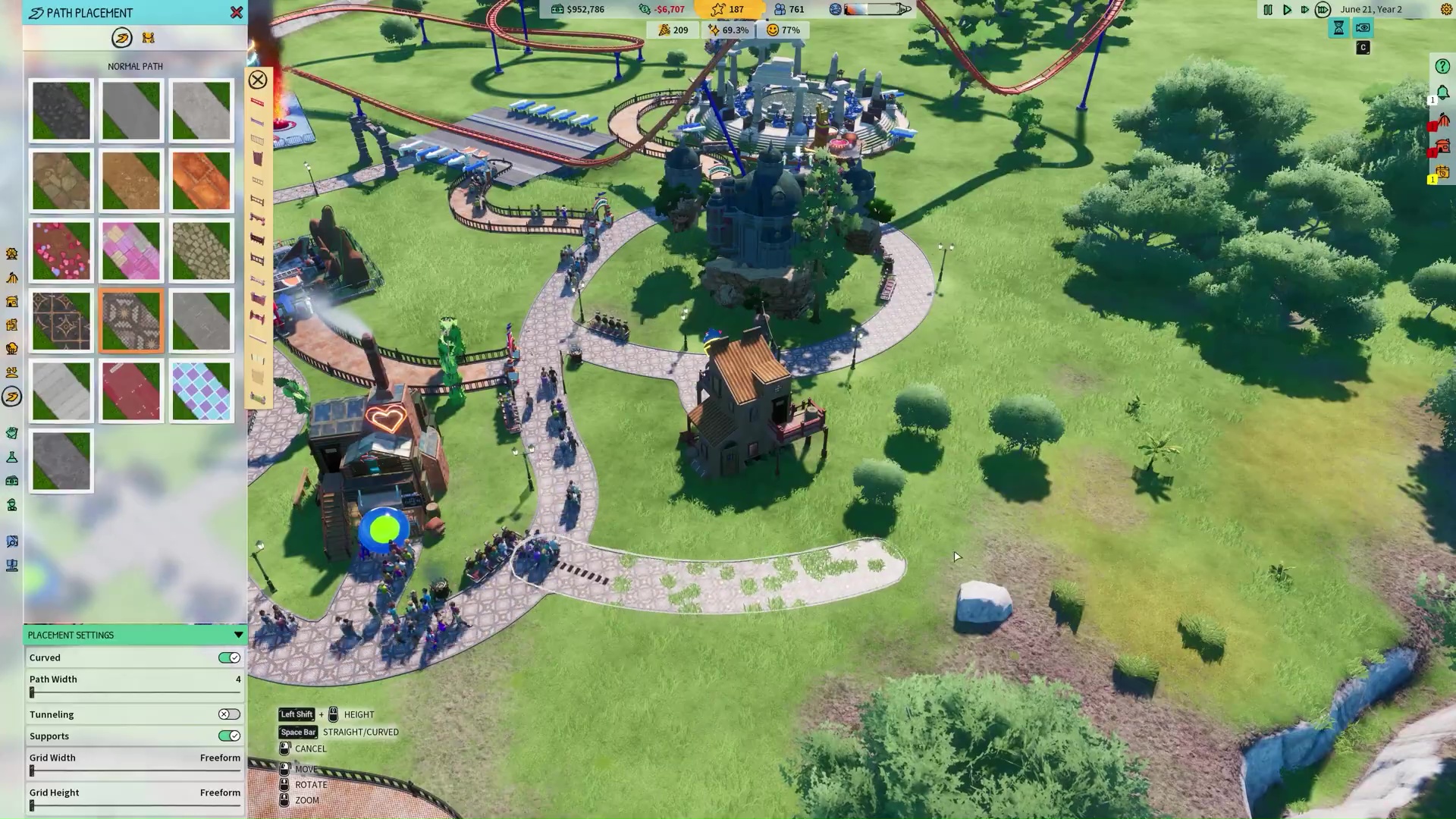Open the help question mark
The height and width of the screenshot is (819, 1456).
pyautogui.click(x=1442, y=67)
